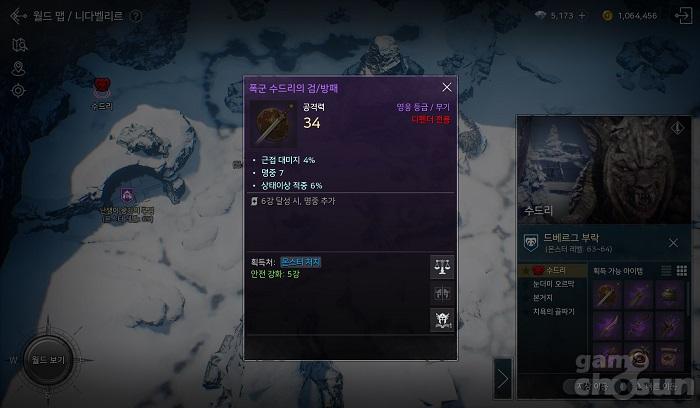The height and width of the screenshot is (408, 700).
Task: Switch loot display to list view
Action: pyautogui.click(x=665, y=271)
